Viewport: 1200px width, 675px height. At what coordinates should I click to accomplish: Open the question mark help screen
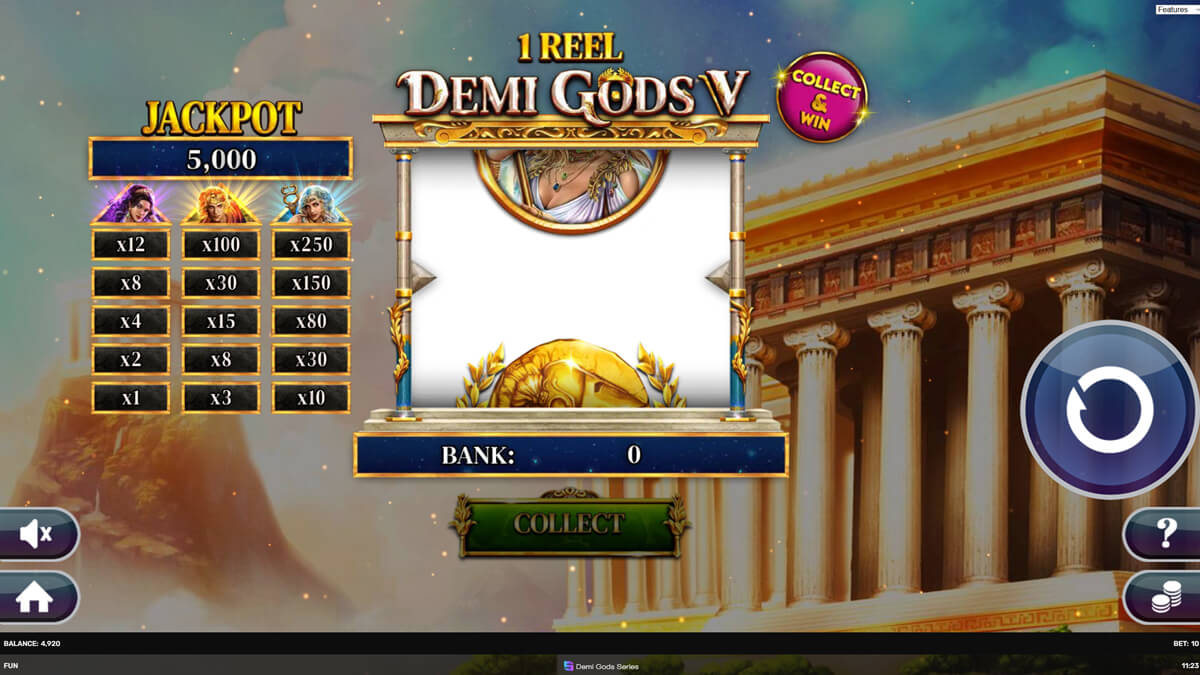[1164, 535]
